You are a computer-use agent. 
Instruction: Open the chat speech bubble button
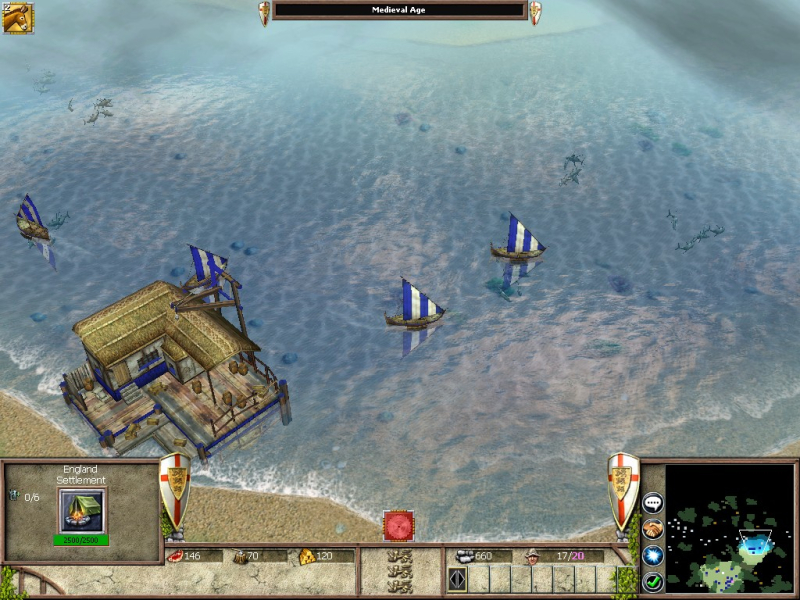pos(653,504)
